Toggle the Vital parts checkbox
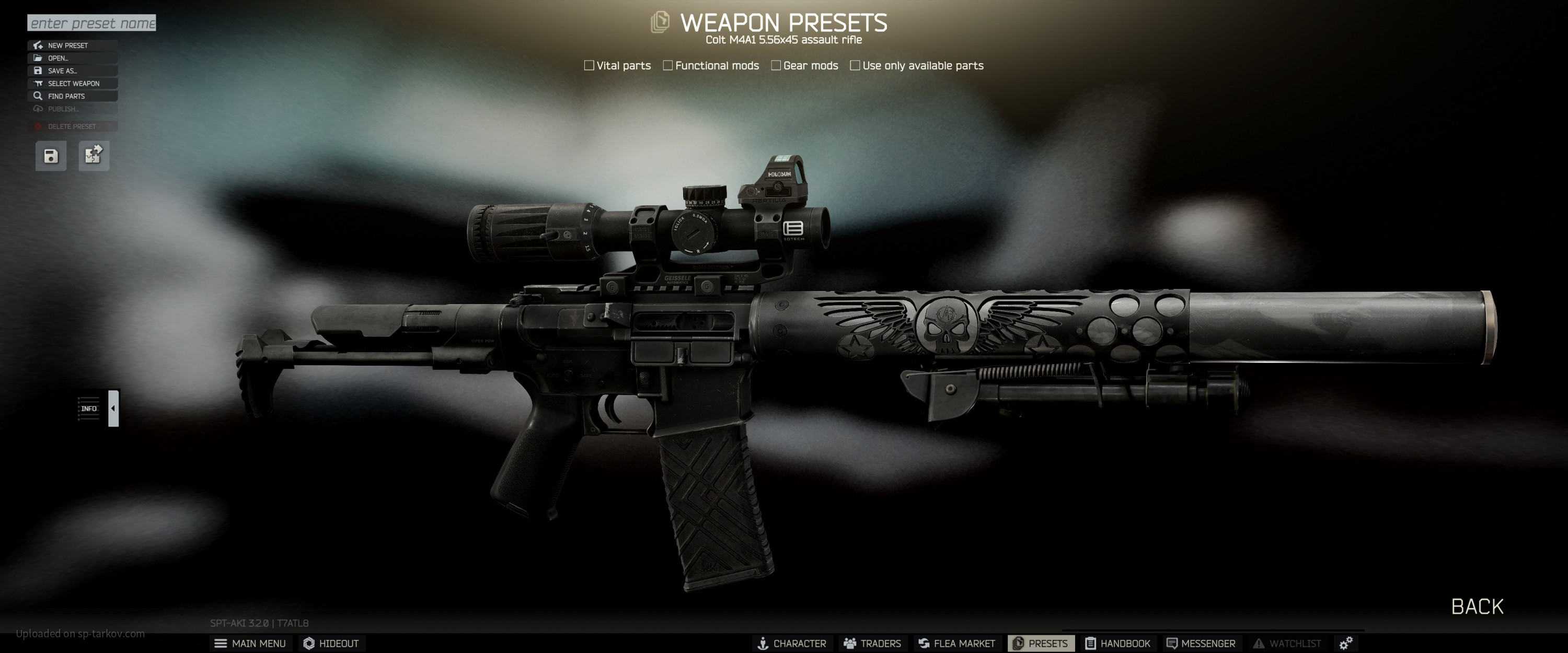This screenshot has height=653, width=1568. 589,66
